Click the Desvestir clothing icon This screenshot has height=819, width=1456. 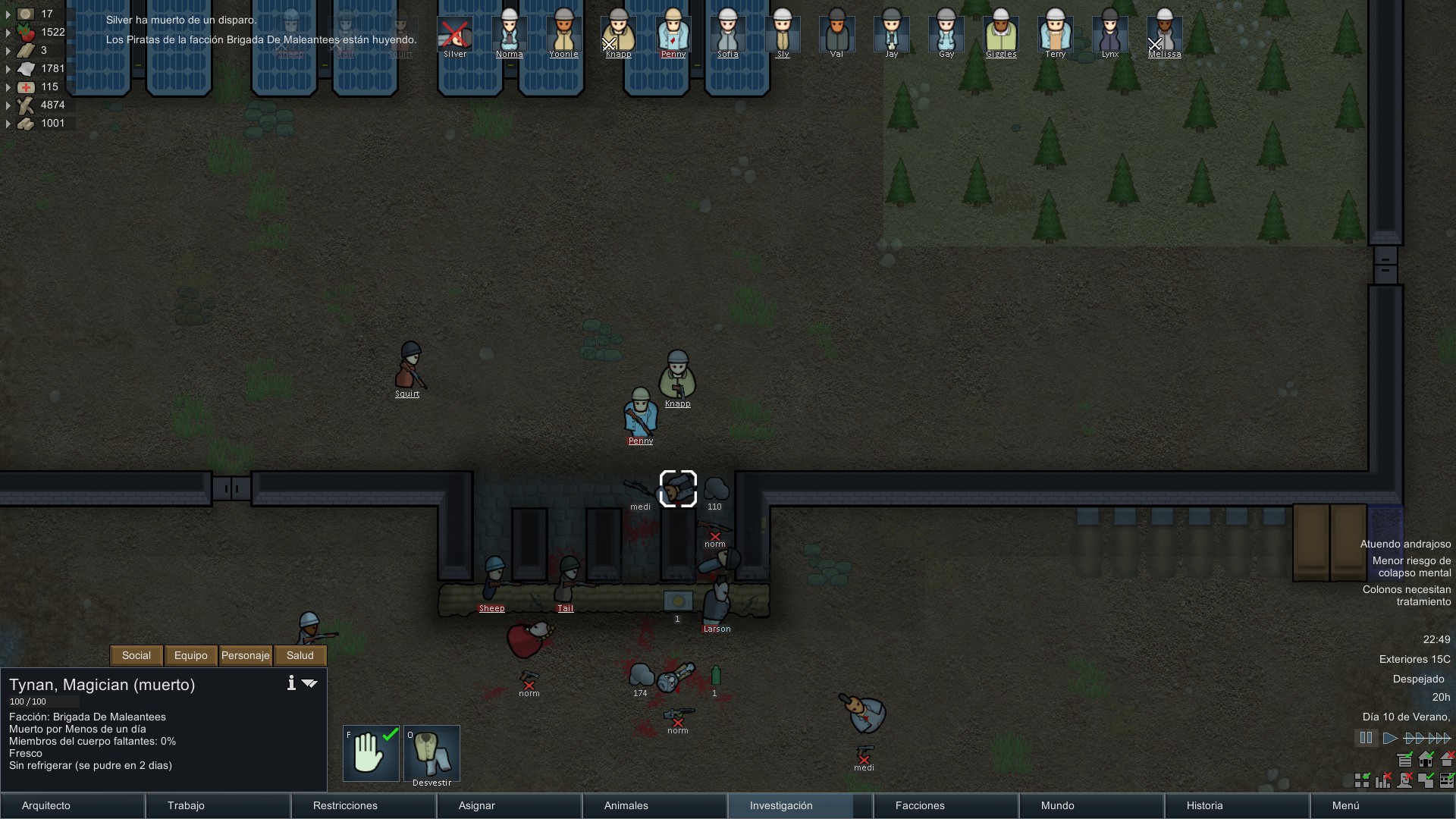[431, 752]
